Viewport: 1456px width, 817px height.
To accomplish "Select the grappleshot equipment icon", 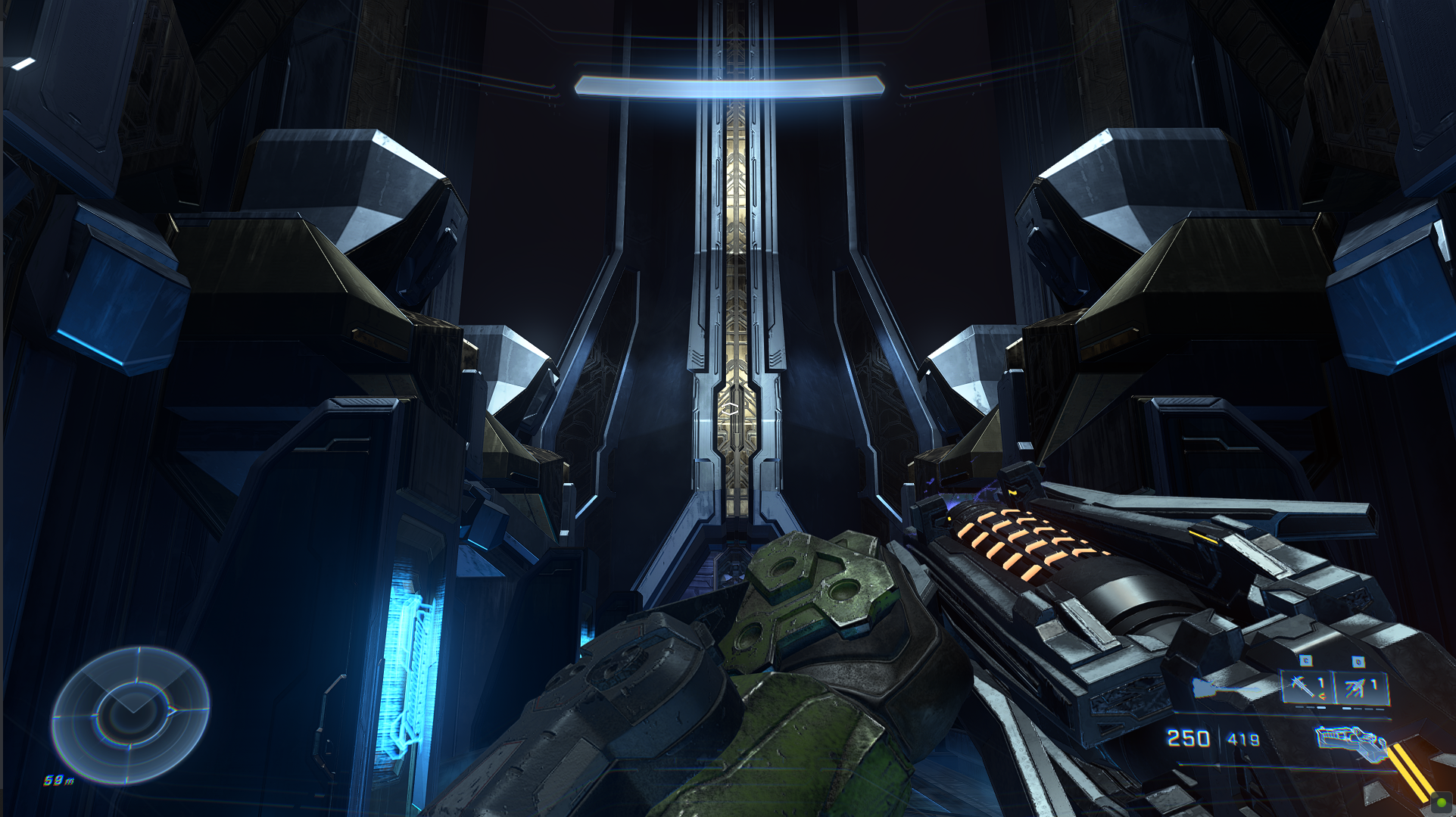I will click(1302, 687).
